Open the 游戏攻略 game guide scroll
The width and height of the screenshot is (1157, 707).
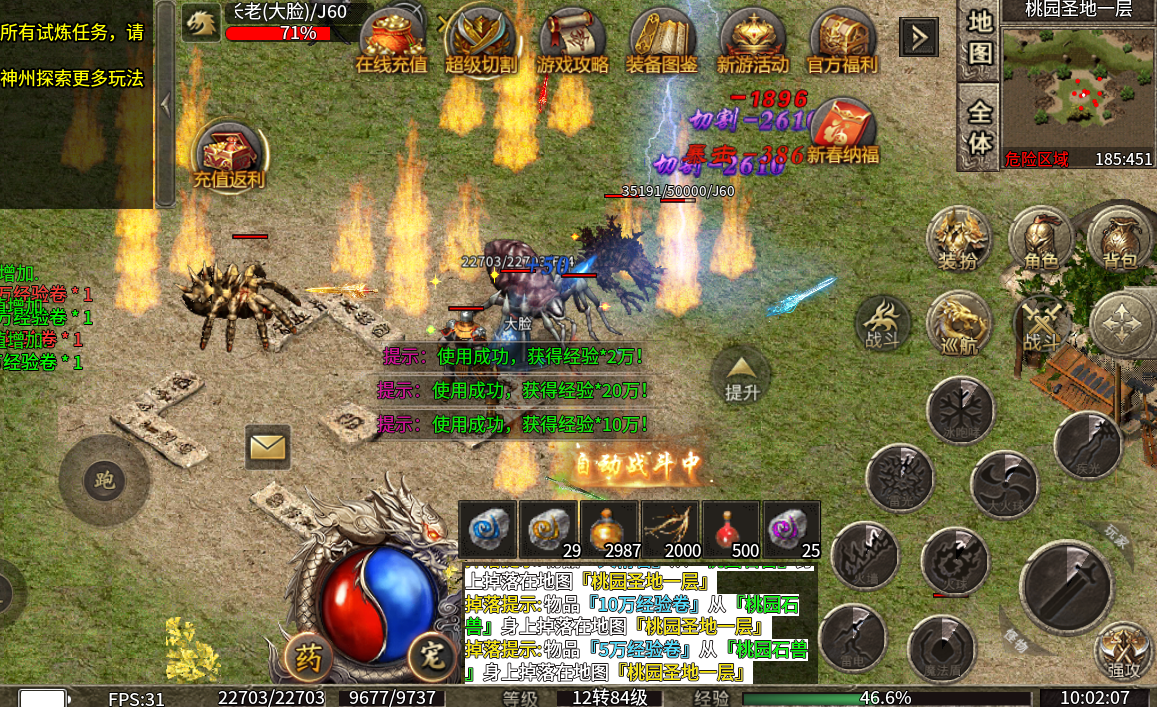(572, 40)
